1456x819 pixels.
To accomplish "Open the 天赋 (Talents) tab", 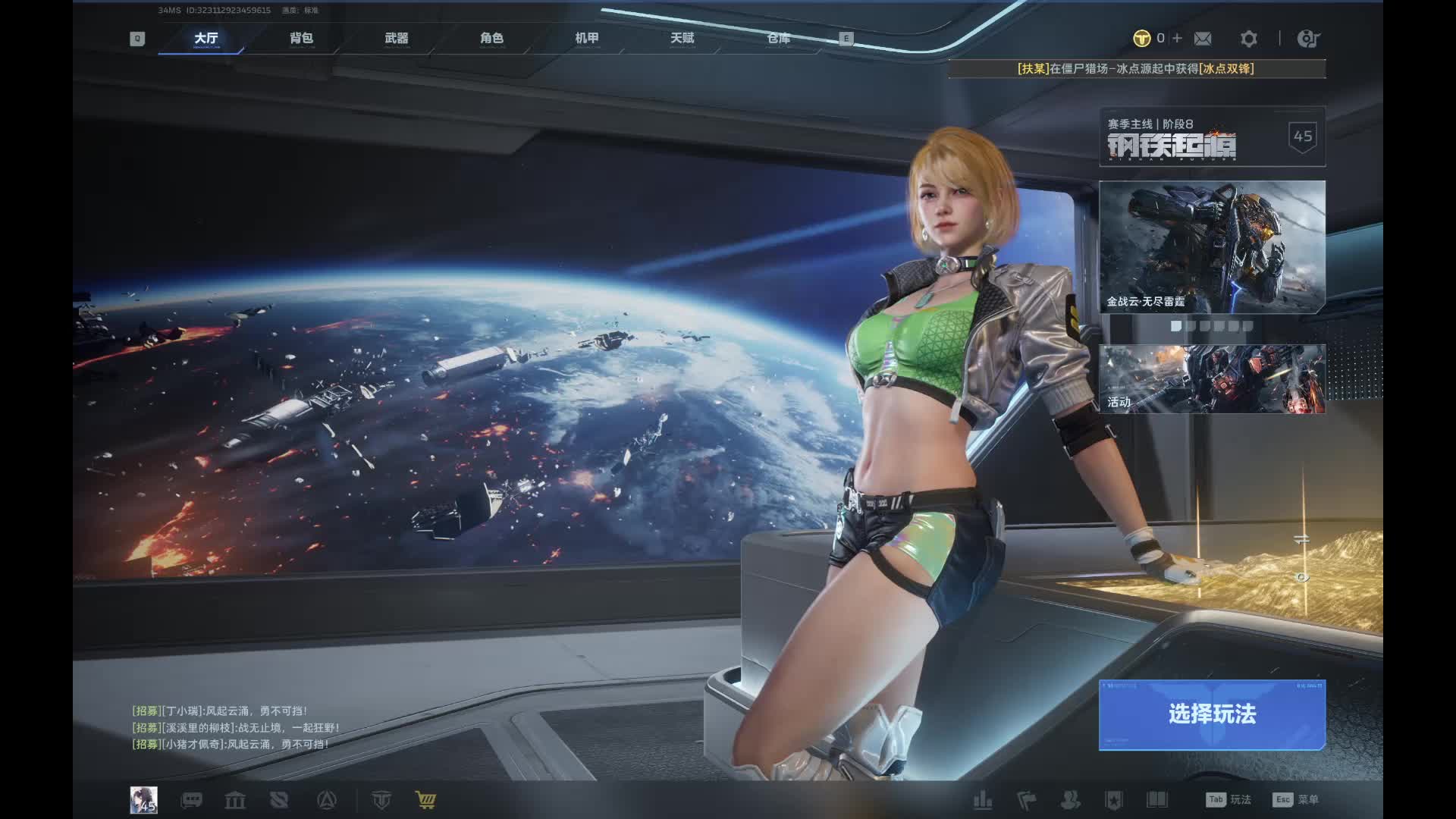I will pos(682,38).
